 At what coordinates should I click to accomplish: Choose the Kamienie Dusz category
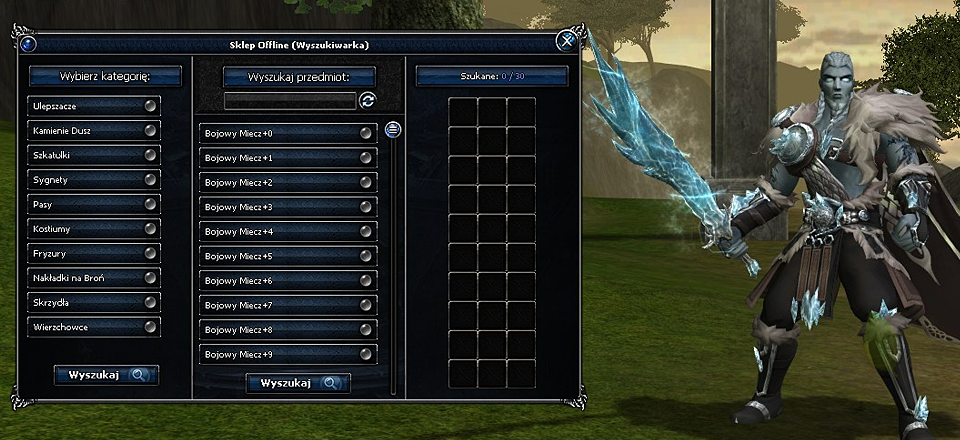pos(94,130)
